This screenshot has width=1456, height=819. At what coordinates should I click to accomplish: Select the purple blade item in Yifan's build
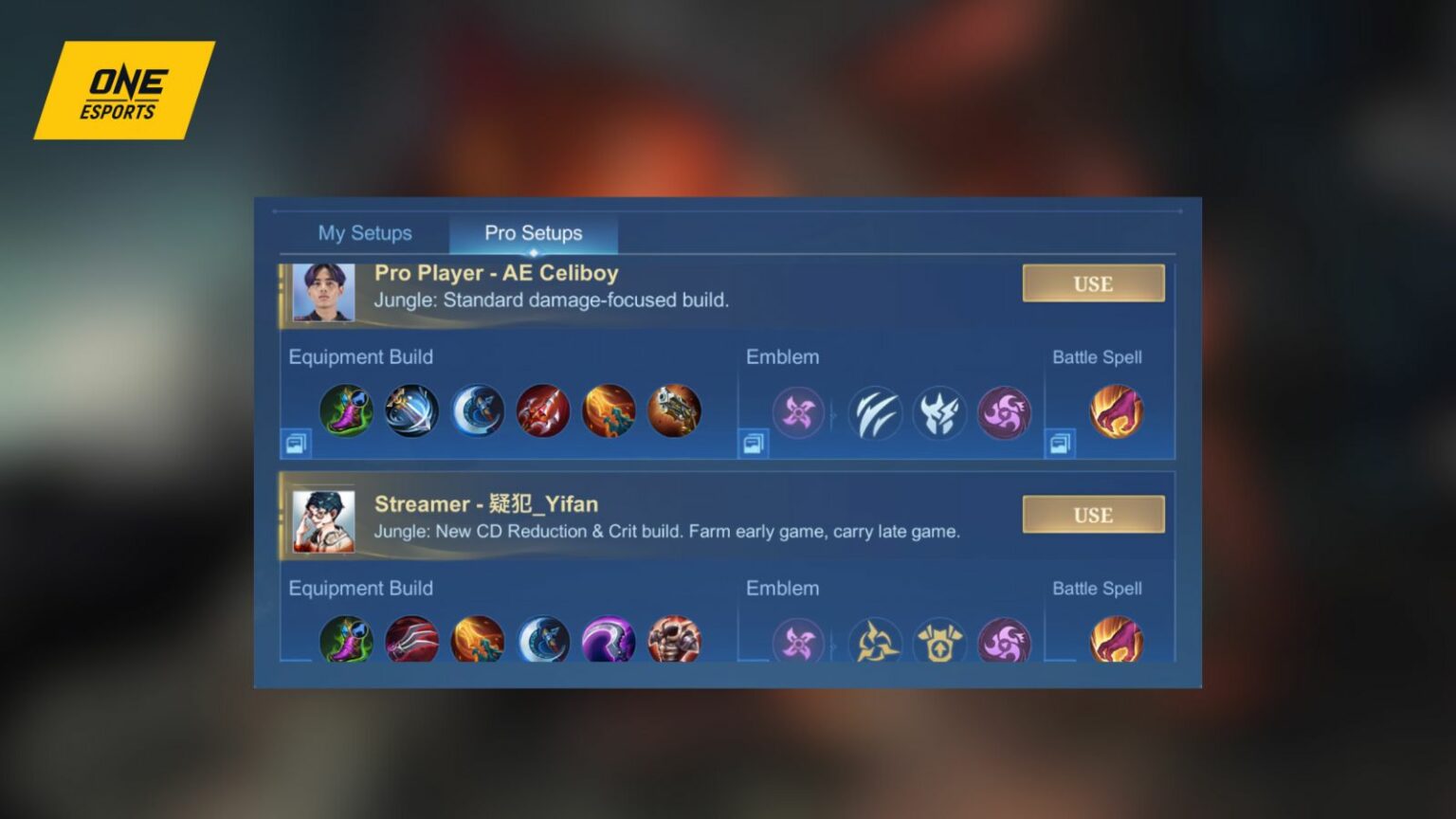pyautogui.click(x=608, y=642)
